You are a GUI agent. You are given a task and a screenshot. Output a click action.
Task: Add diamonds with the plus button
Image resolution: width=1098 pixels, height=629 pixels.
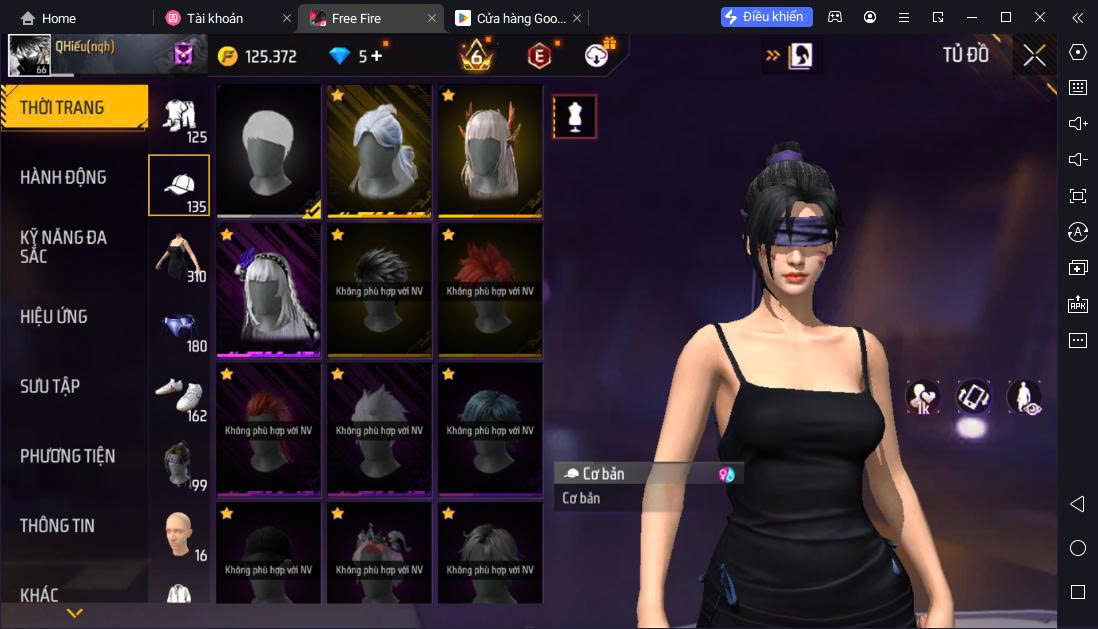(x=377, y=56)
